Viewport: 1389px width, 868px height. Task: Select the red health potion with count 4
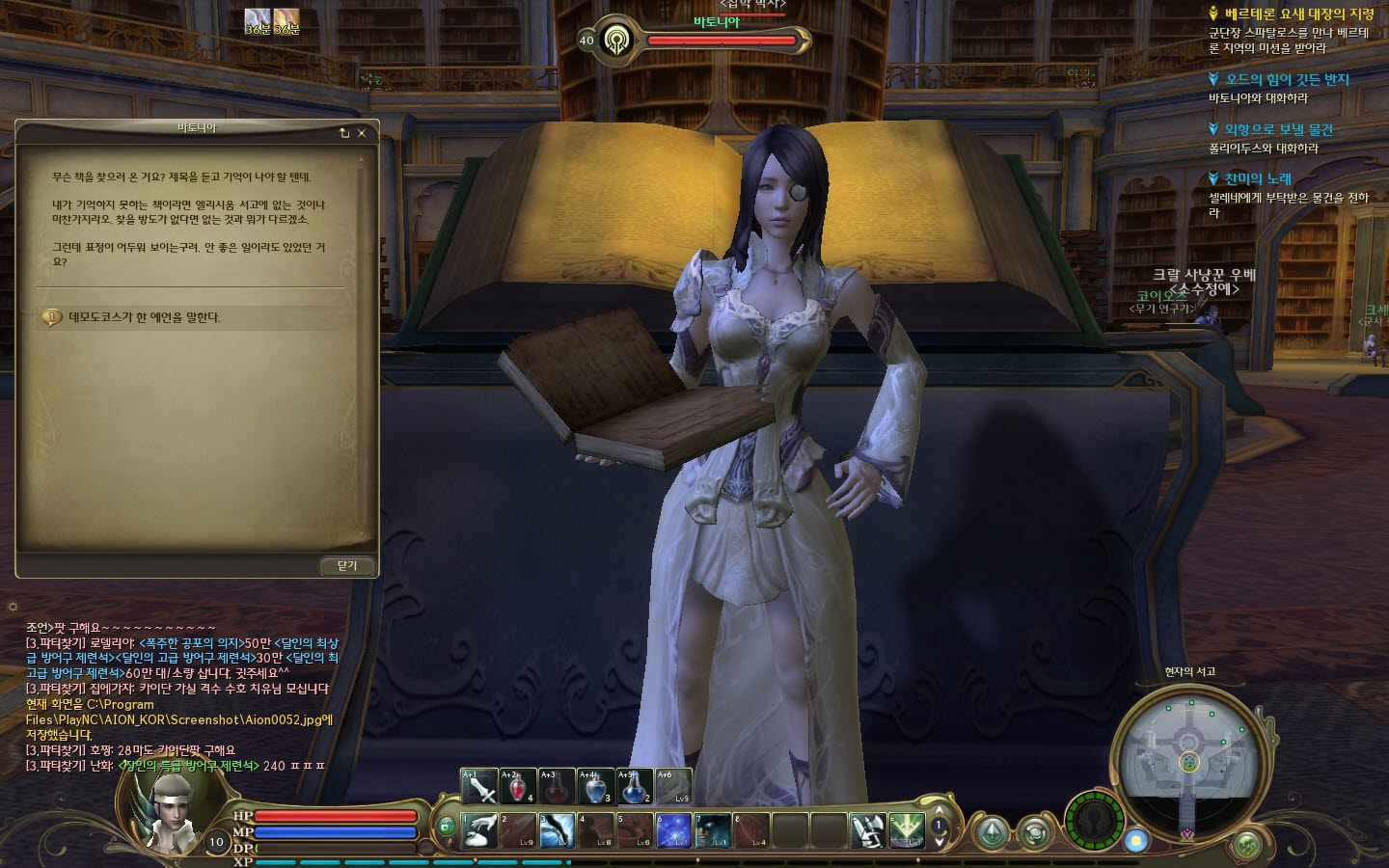point(518,787)
